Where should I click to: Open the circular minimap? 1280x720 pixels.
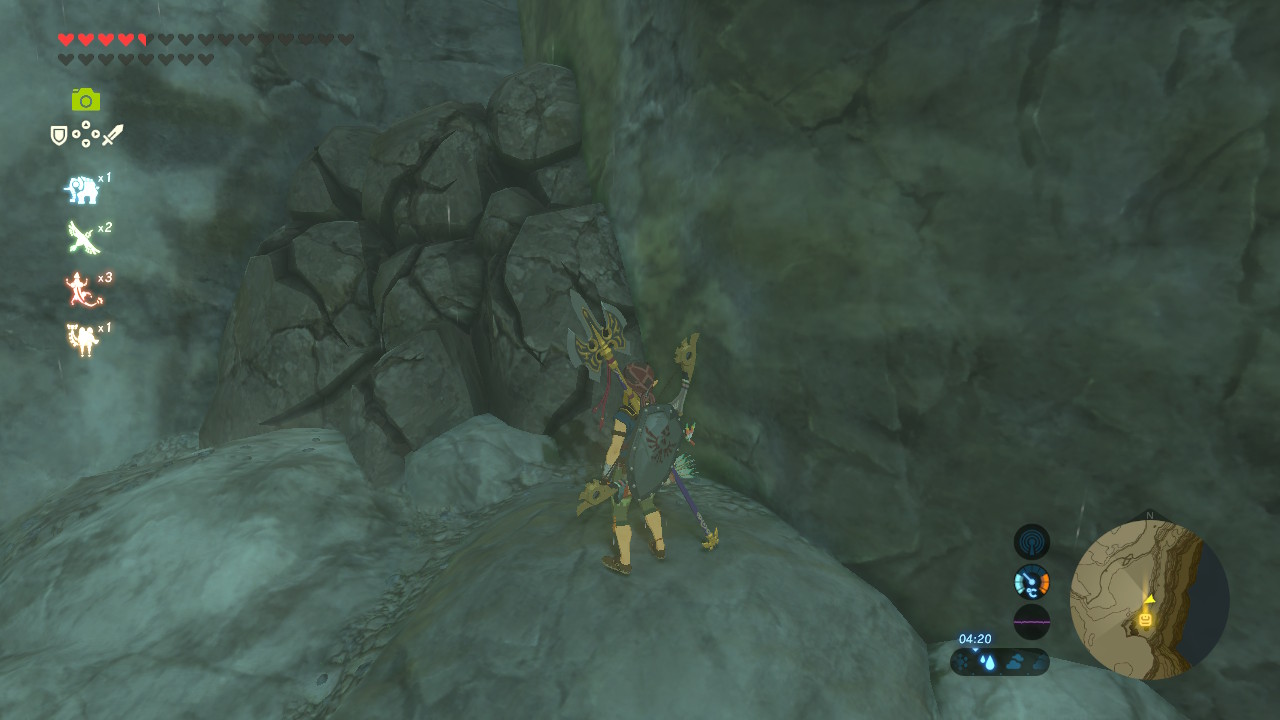pyautogui.click(x=1149, y=600)
